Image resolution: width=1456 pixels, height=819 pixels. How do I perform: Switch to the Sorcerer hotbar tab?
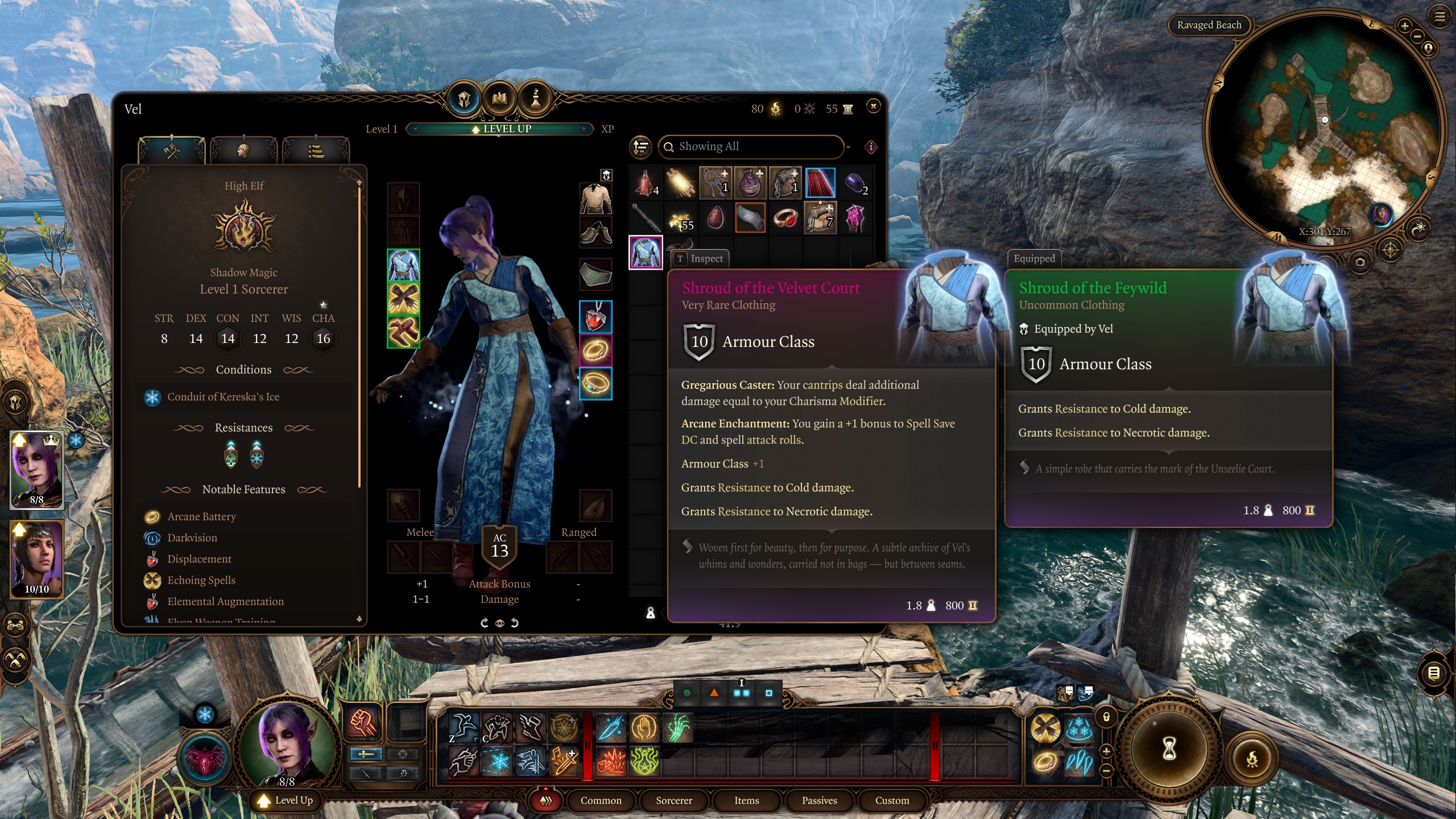coord(674,800)
